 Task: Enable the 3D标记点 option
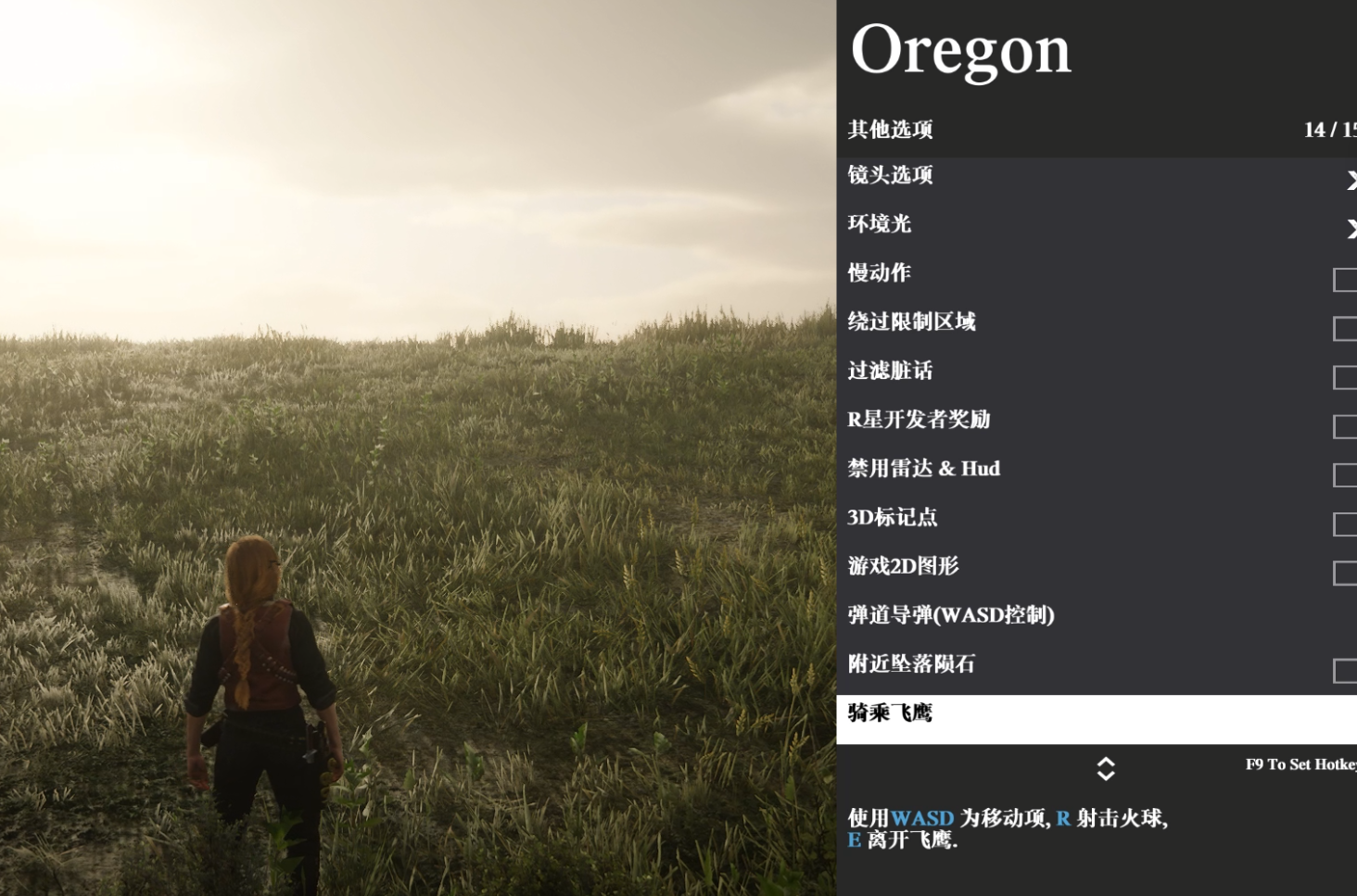click(x=1344, y=524)
